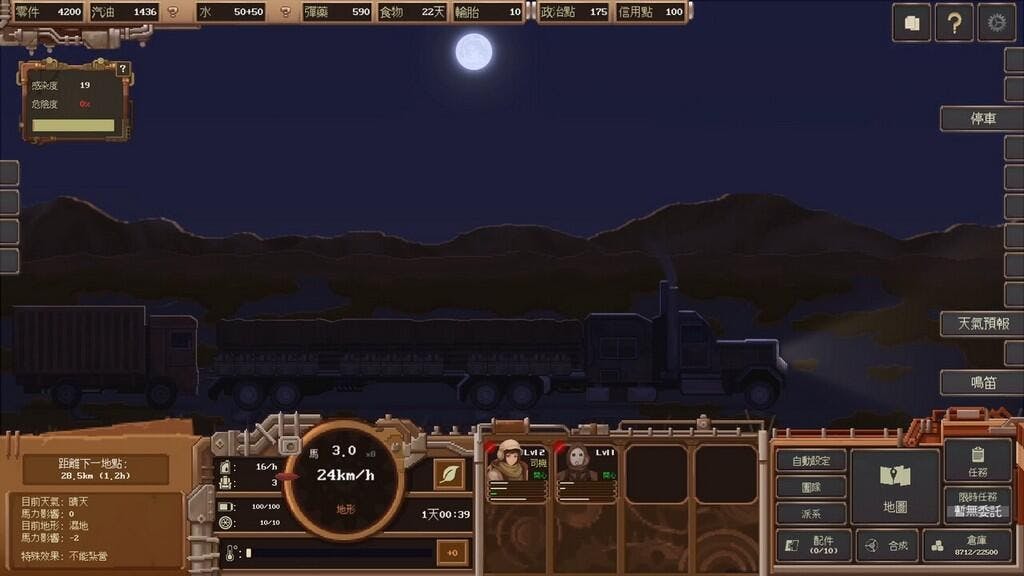1024x576 pixels.
Task: Open the book icon next to help
Action: coord(911,22)
